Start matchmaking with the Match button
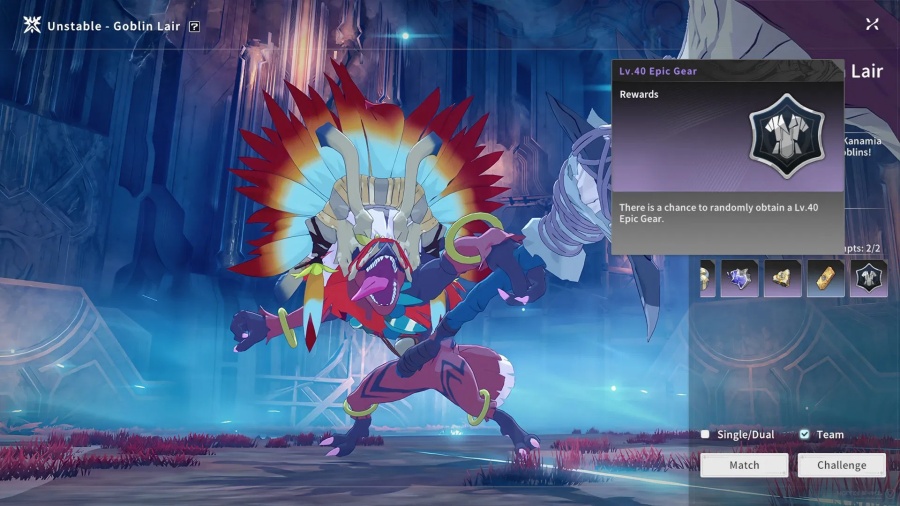The image size is (900, 506). (x=744, y=465)
